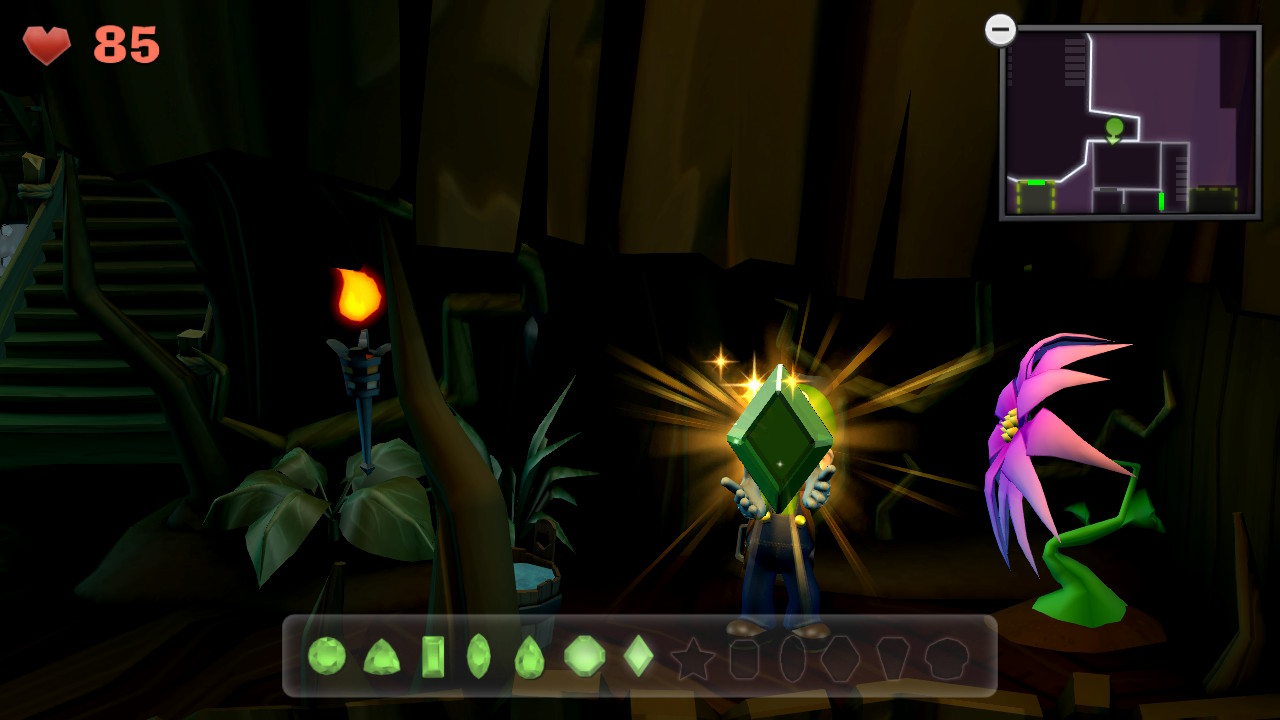Screen dimensions: 1280x720
Task: Collapse the minimap with the minus button
Action: (1000, 30)
